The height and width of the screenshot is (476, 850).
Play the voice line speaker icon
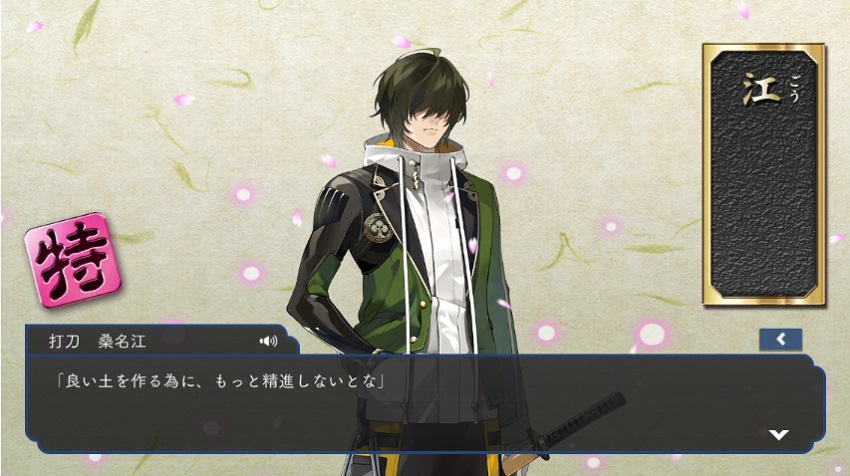tap(268, 341)
